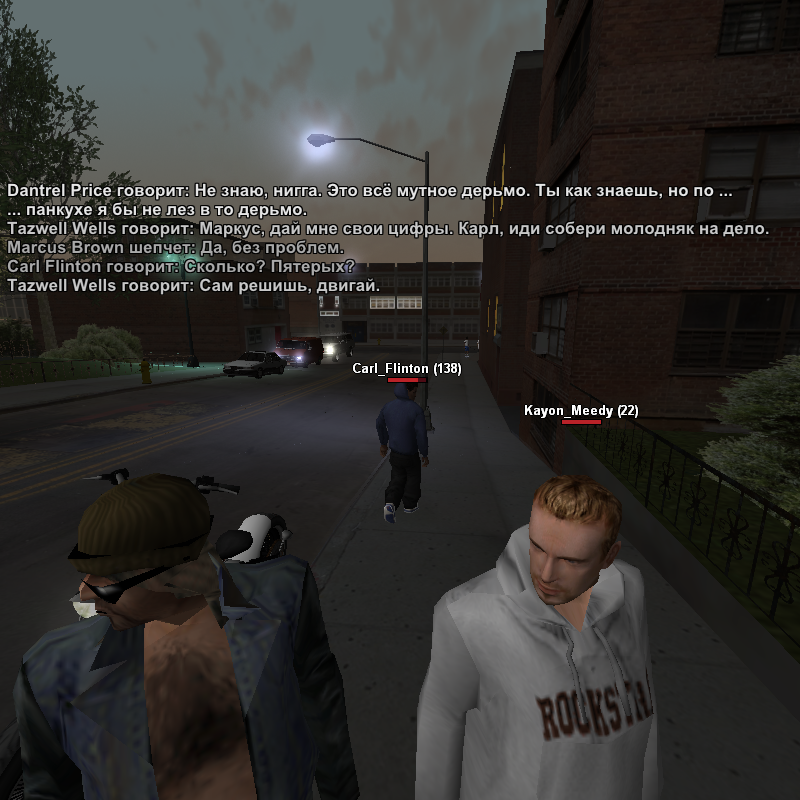Select Marcus Brown's whisper in chat
The image size is (800, 800).
[175, 248]
